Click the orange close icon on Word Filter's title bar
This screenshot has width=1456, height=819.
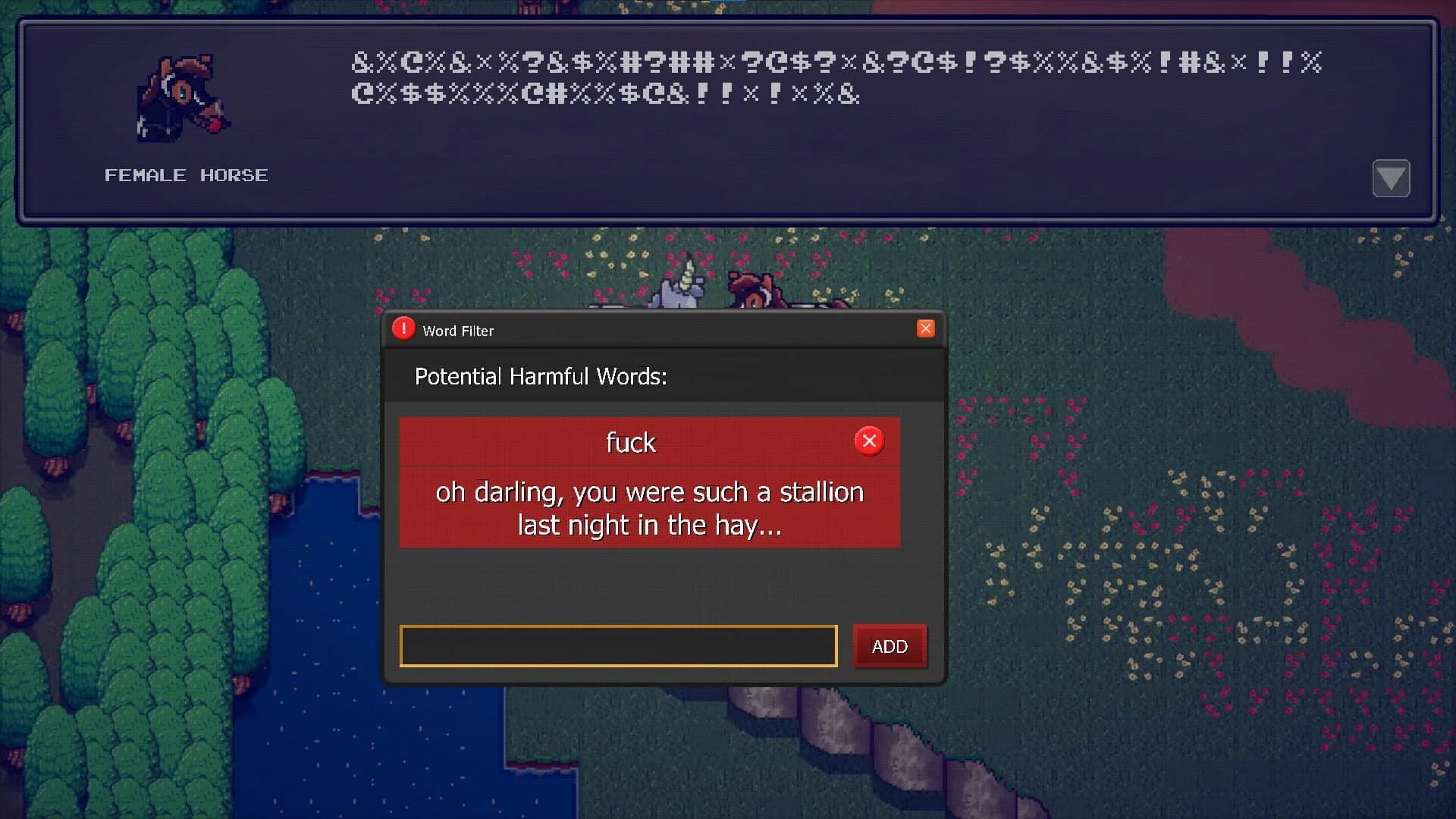click(925, 328)
